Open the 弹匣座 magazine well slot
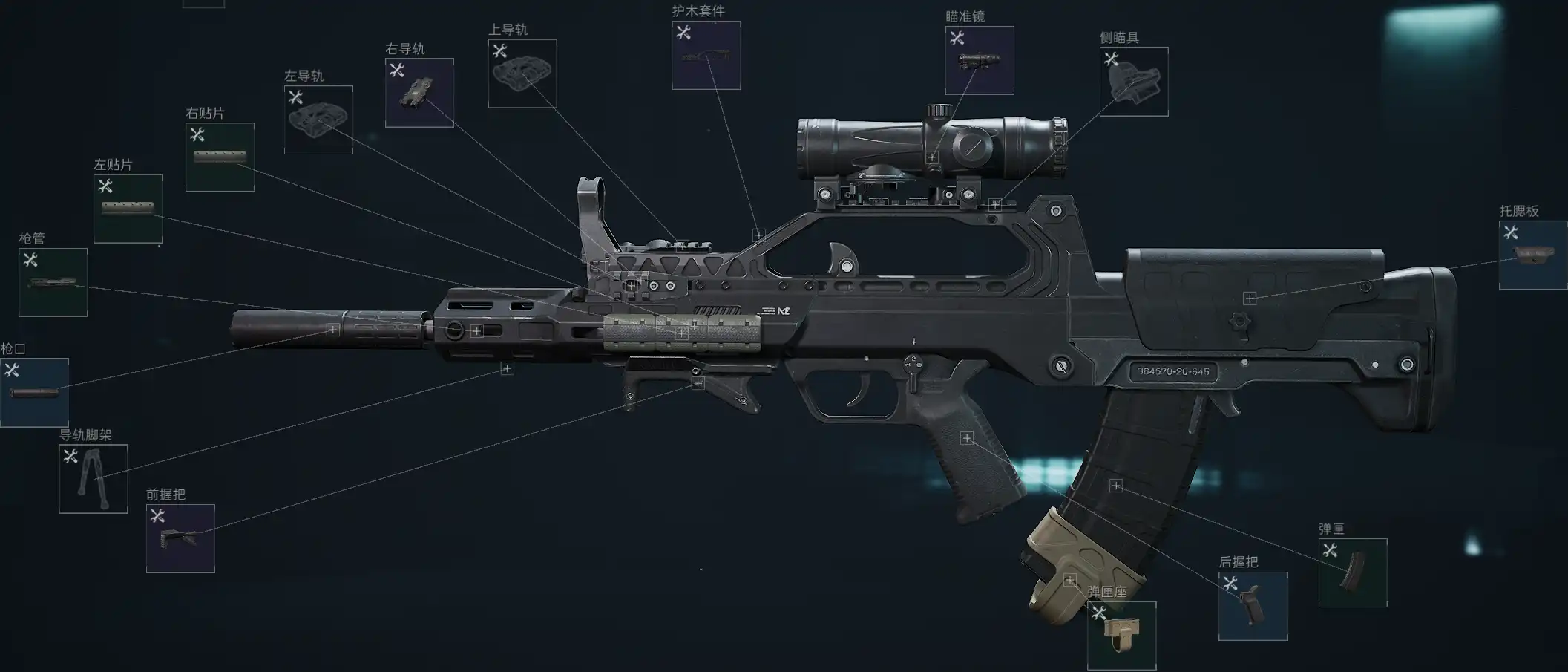 1121,636
